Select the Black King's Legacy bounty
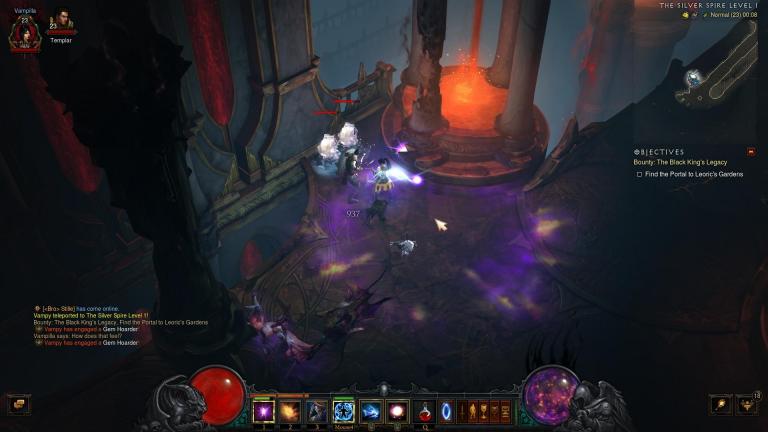 point(680,162)
